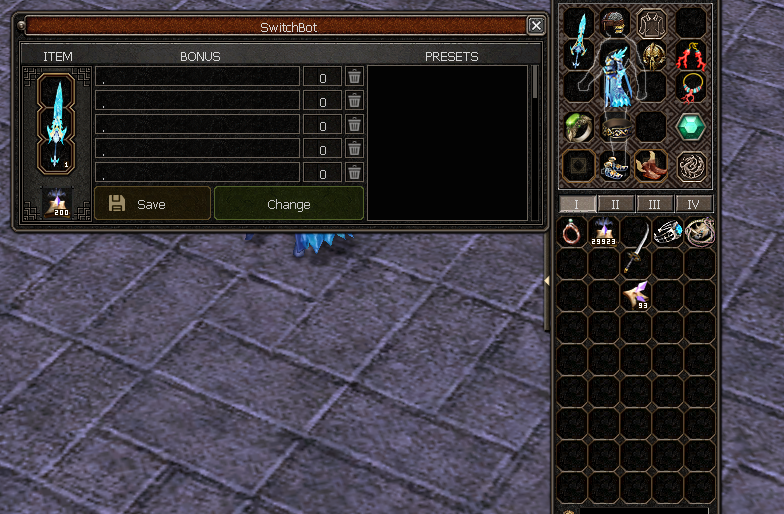Select the equipped golden shield
This screenshot has height=514, width=784.
654,55
